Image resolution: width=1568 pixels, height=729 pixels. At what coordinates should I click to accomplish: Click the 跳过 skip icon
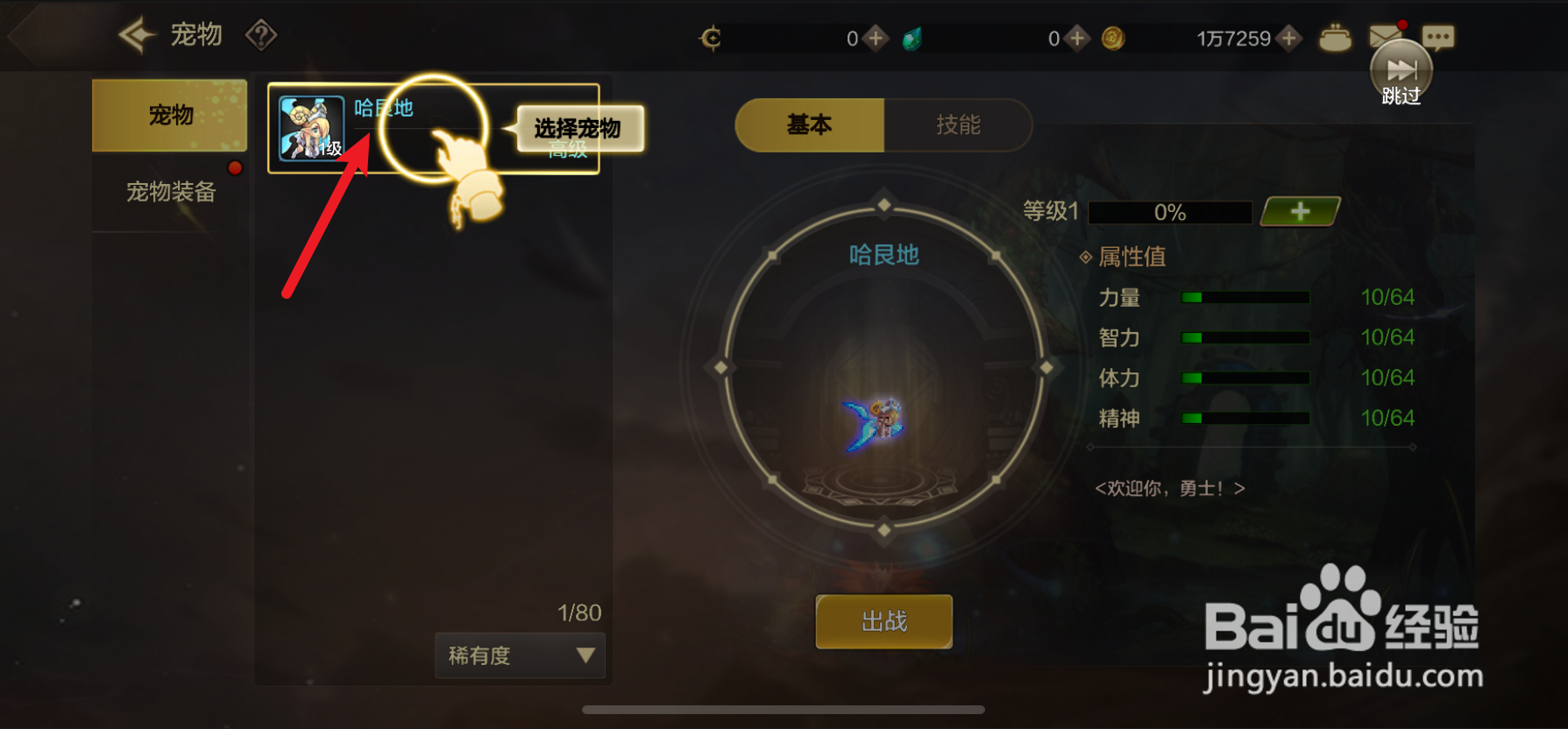tap(1401, 70)
